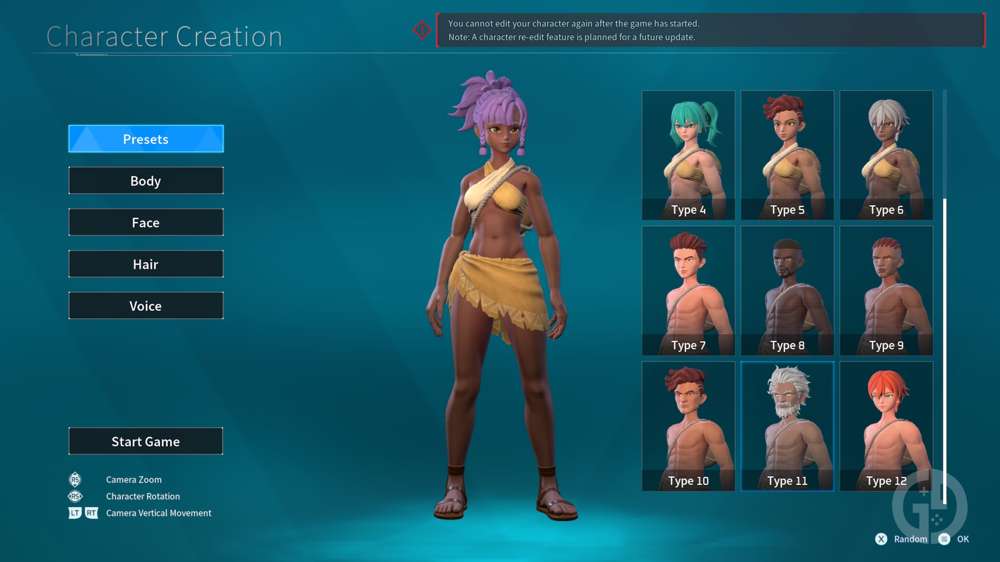Viewport: 1000px width, 562px height.
Task: Pick the Type 6 white-haired preset
Action: click(x=886, y=155)
